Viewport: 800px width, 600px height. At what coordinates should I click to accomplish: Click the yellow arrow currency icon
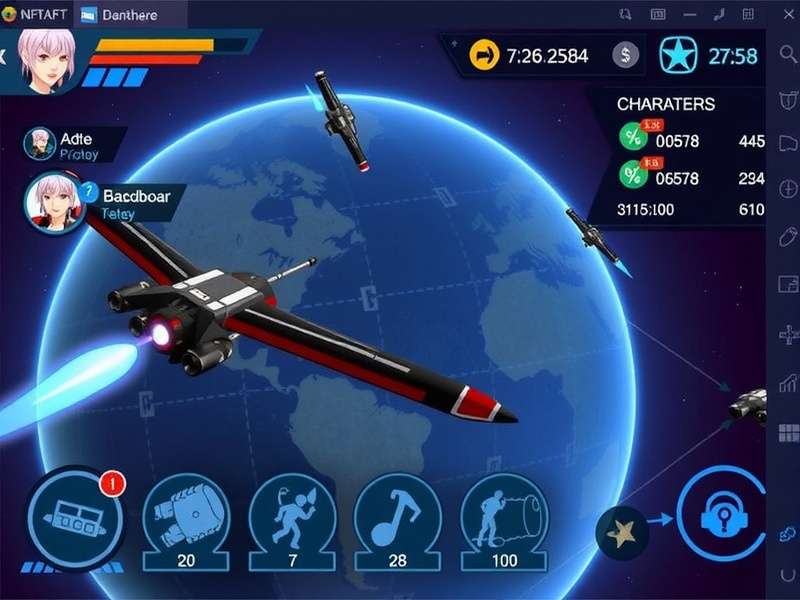486,56
